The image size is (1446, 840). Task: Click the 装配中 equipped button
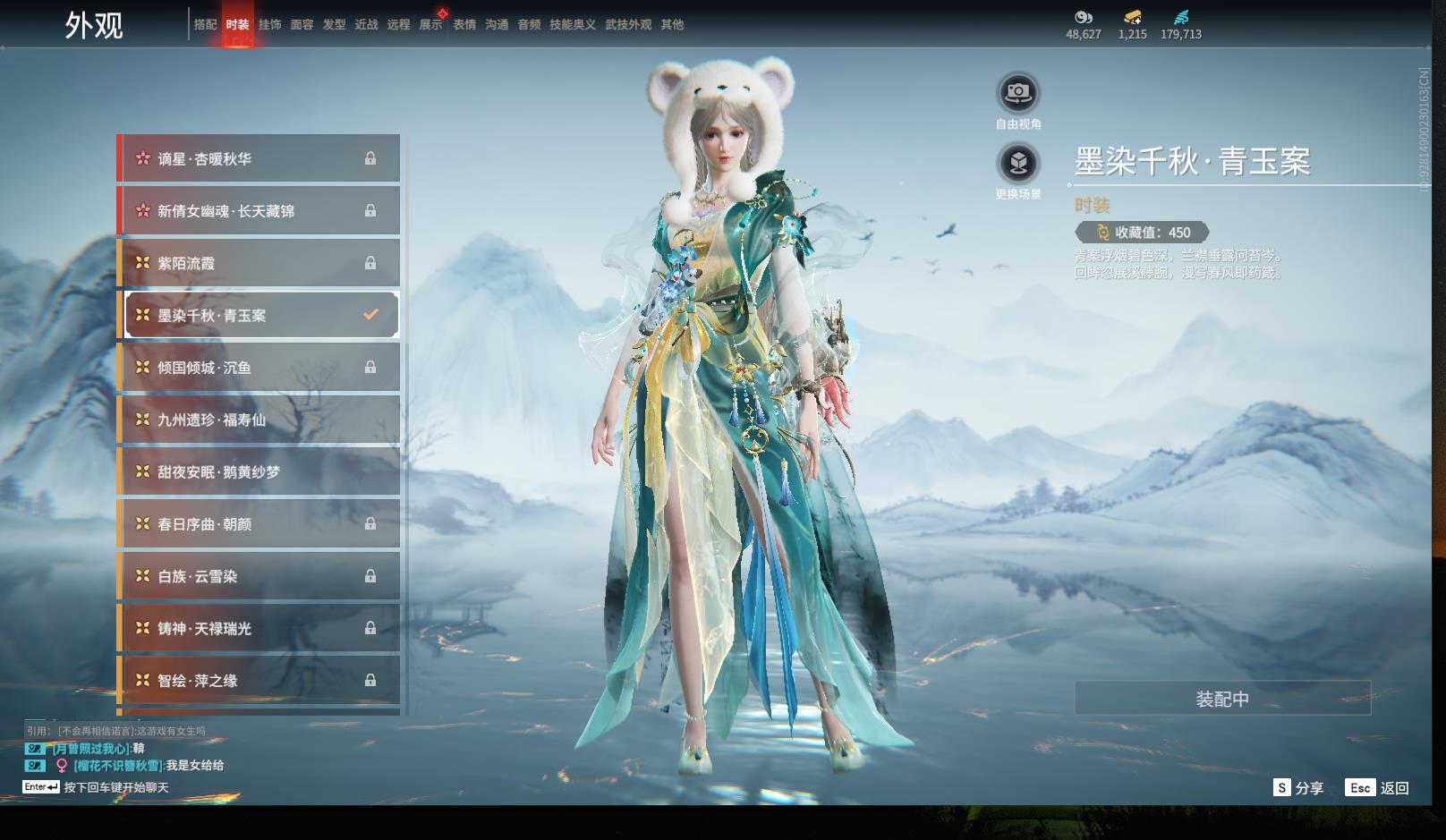coord(1222,699)
